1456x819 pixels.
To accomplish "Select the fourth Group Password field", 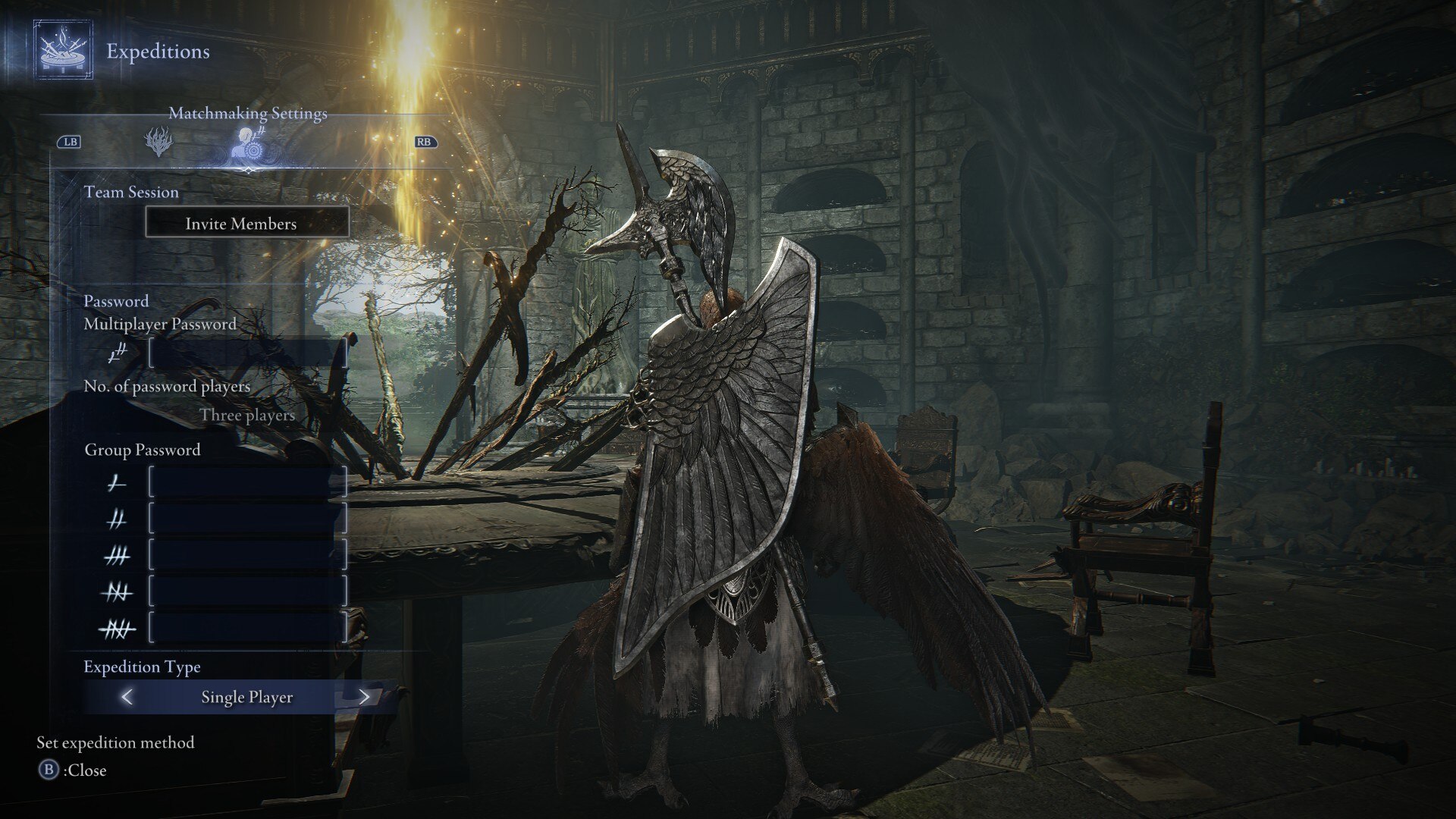I will (x=247, y=591).
